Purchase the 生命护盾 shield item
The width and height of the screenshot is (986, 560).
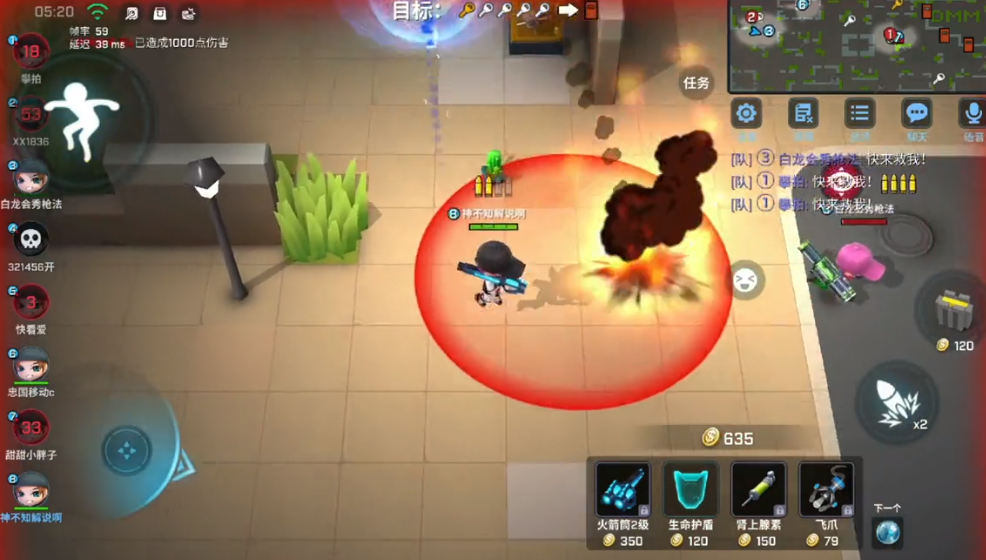click(x=690, y=490)
